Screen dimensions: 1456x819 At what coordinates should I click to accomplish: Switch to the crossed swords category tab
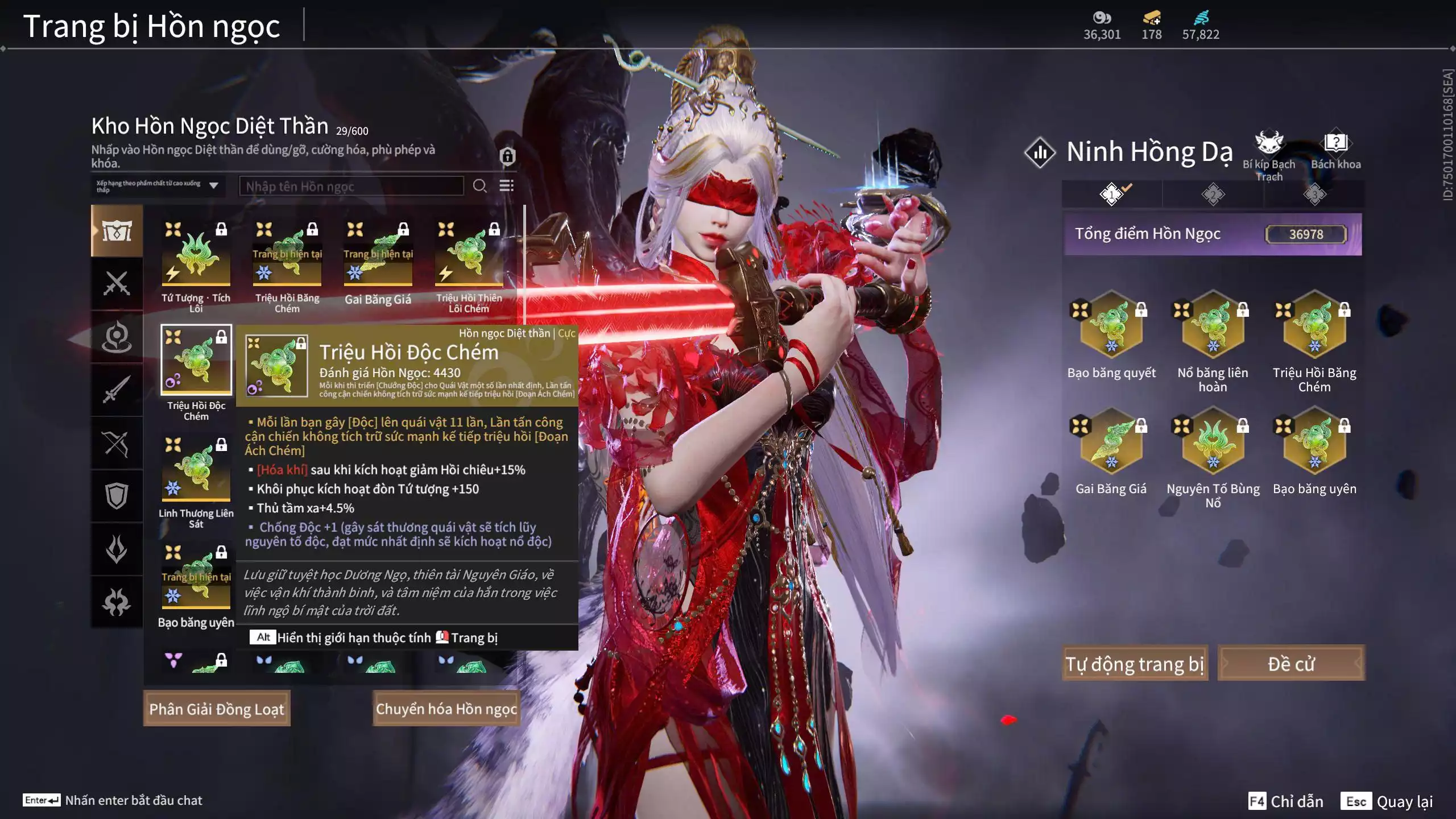tap(117, 283)
